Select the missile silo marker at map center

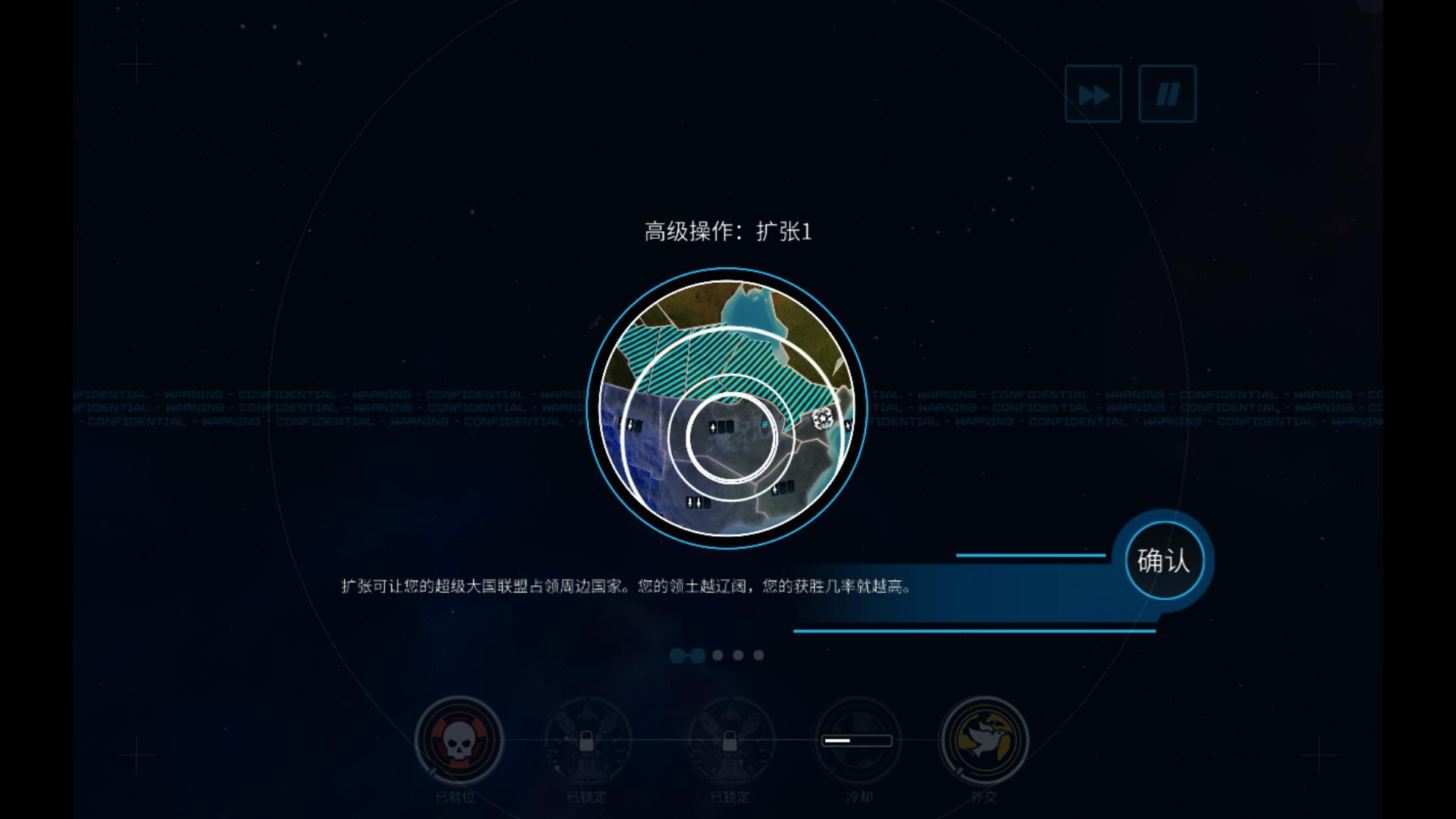click(x=720, y=427)
